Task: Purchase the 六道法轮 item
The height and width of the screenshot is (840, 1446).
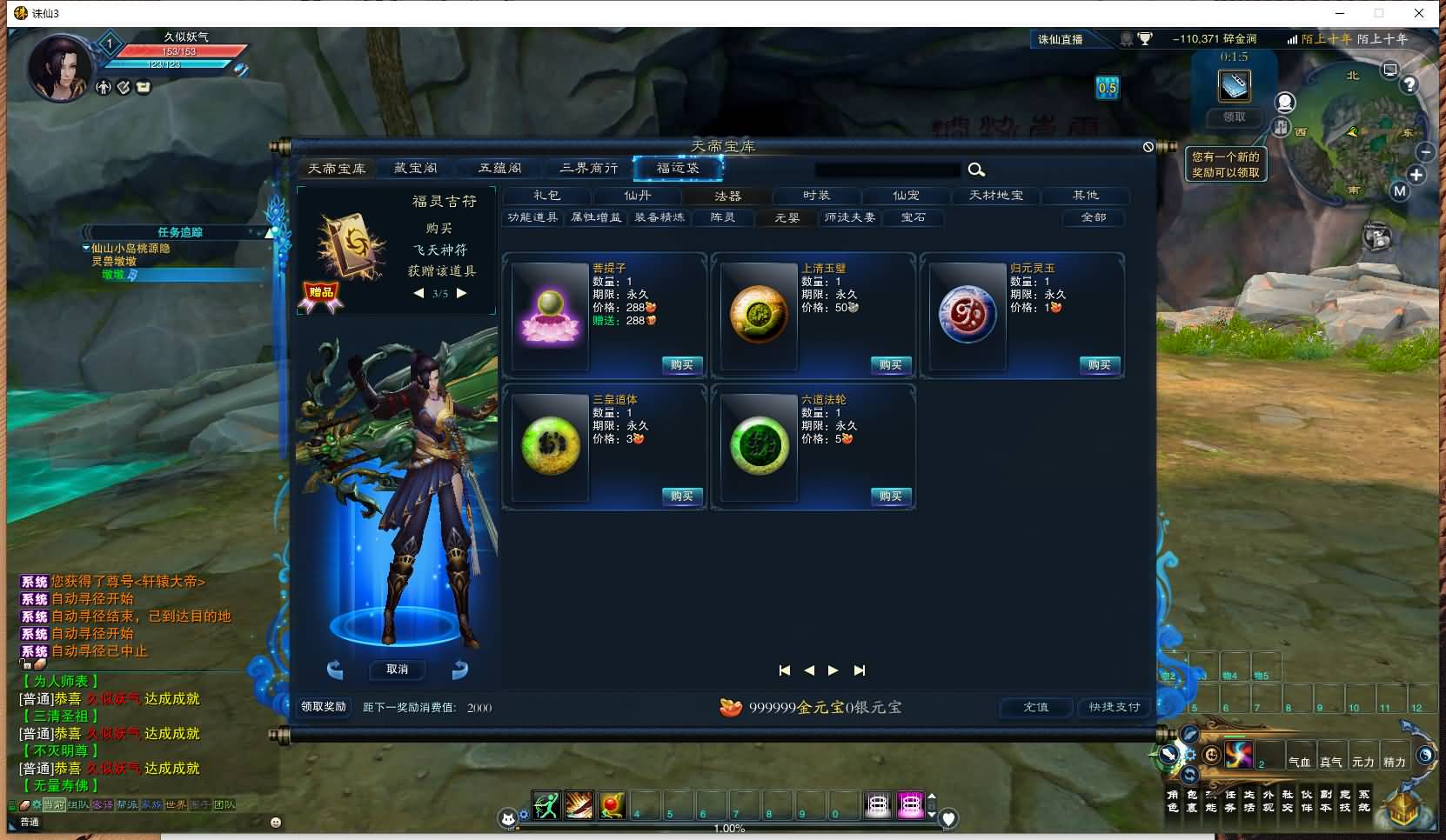Action: tap(891, 497)
